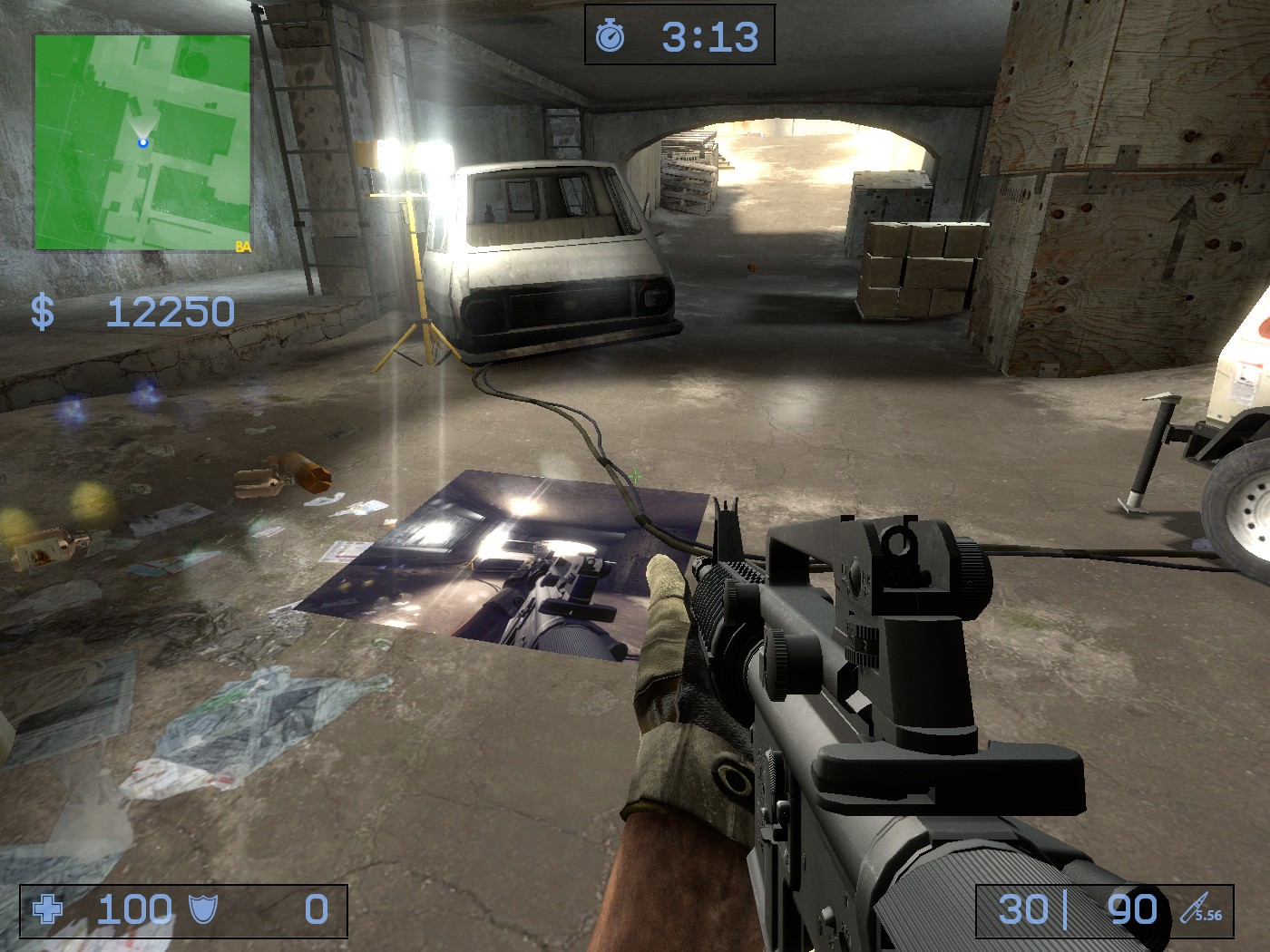Click the crosshair in the center screen
The image size is (1270, 952).
[x=635, y=476]
